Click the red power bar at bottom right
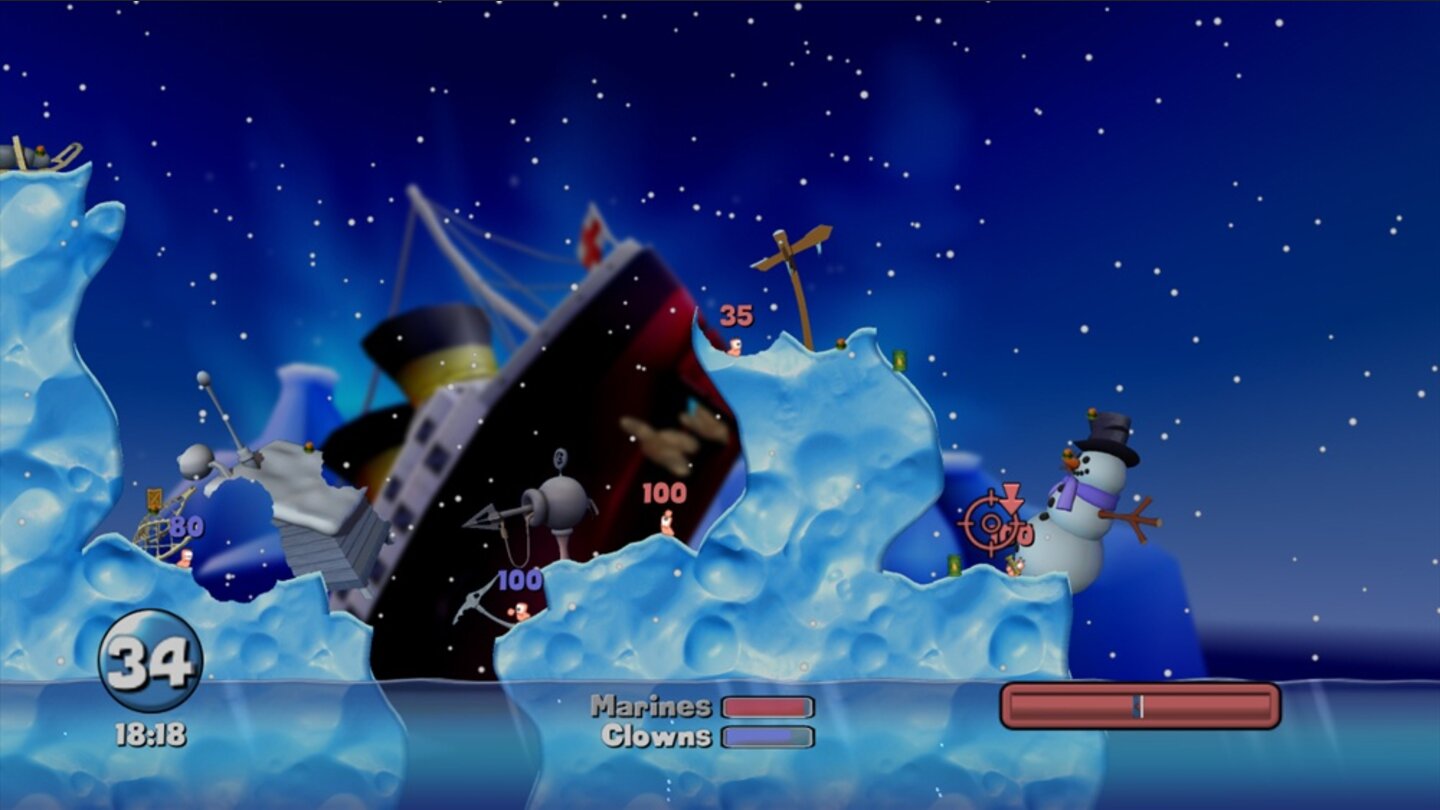 pos(1140,705)
